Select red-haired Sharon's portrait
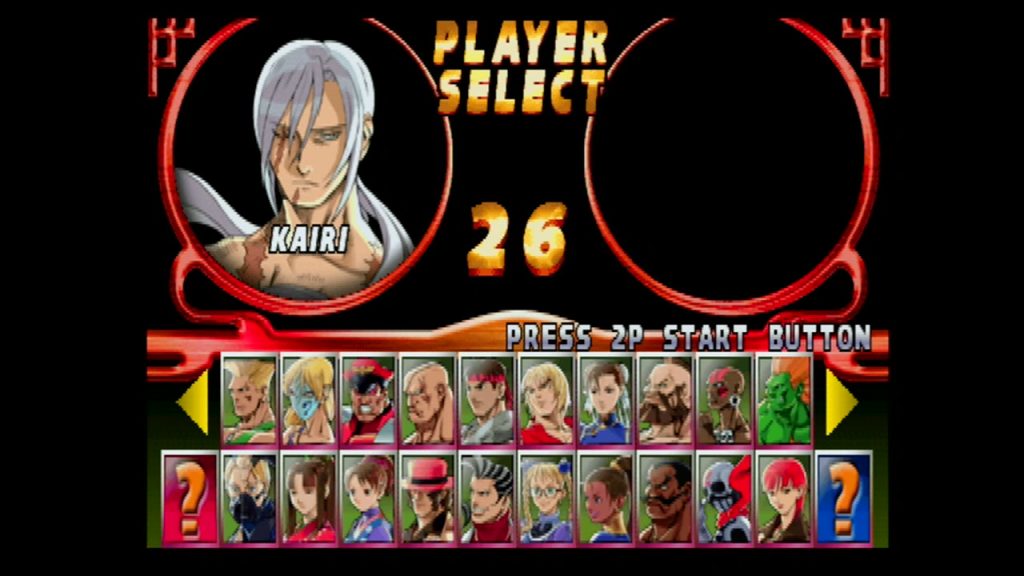 [784, 498]
